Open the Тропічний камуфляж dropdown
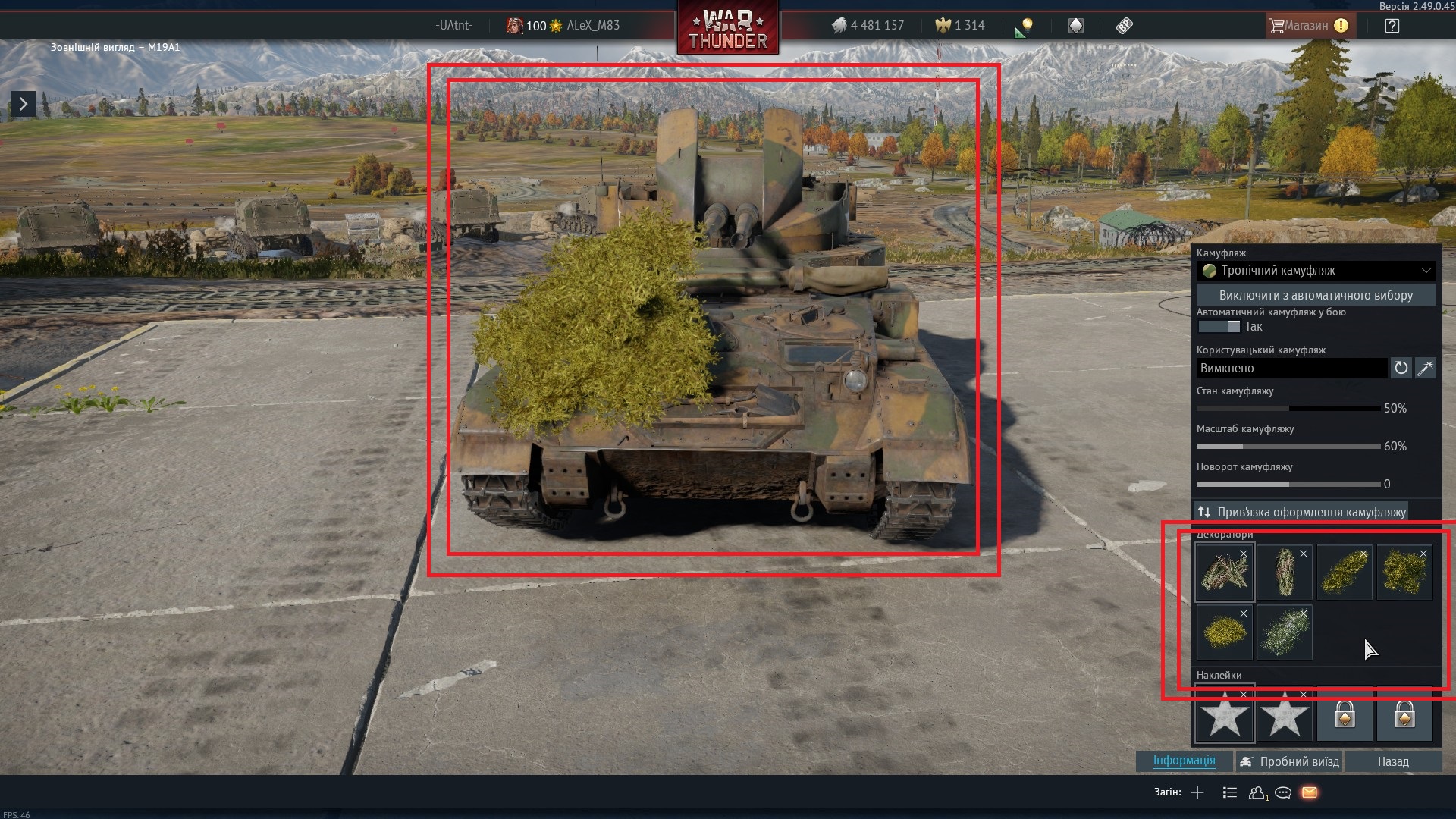1456x819 pixels. [x=1316, y=271]
